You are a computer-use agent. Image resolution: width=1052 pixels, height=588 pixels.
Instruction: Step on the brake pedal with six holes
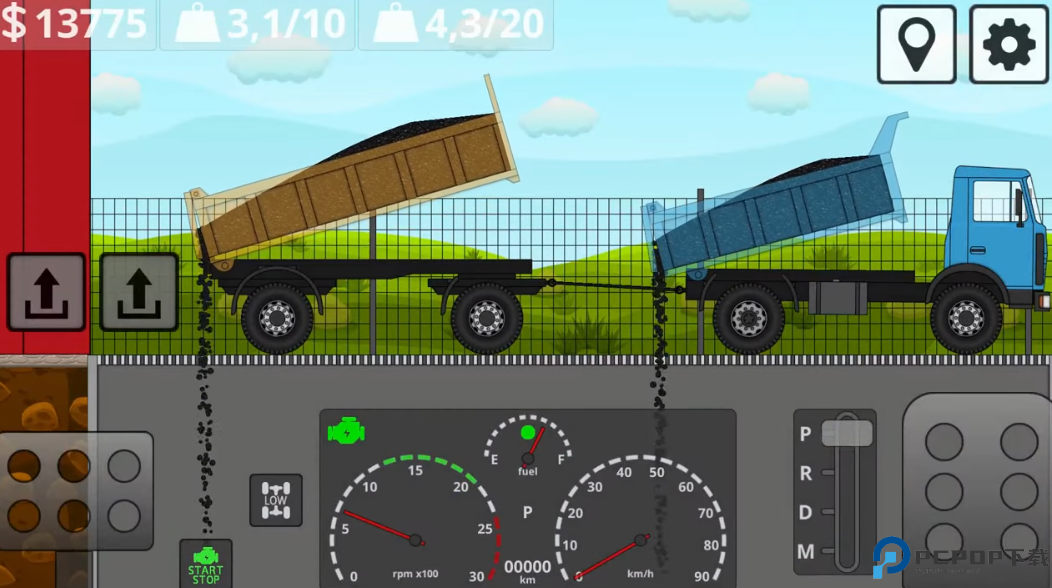75,490
